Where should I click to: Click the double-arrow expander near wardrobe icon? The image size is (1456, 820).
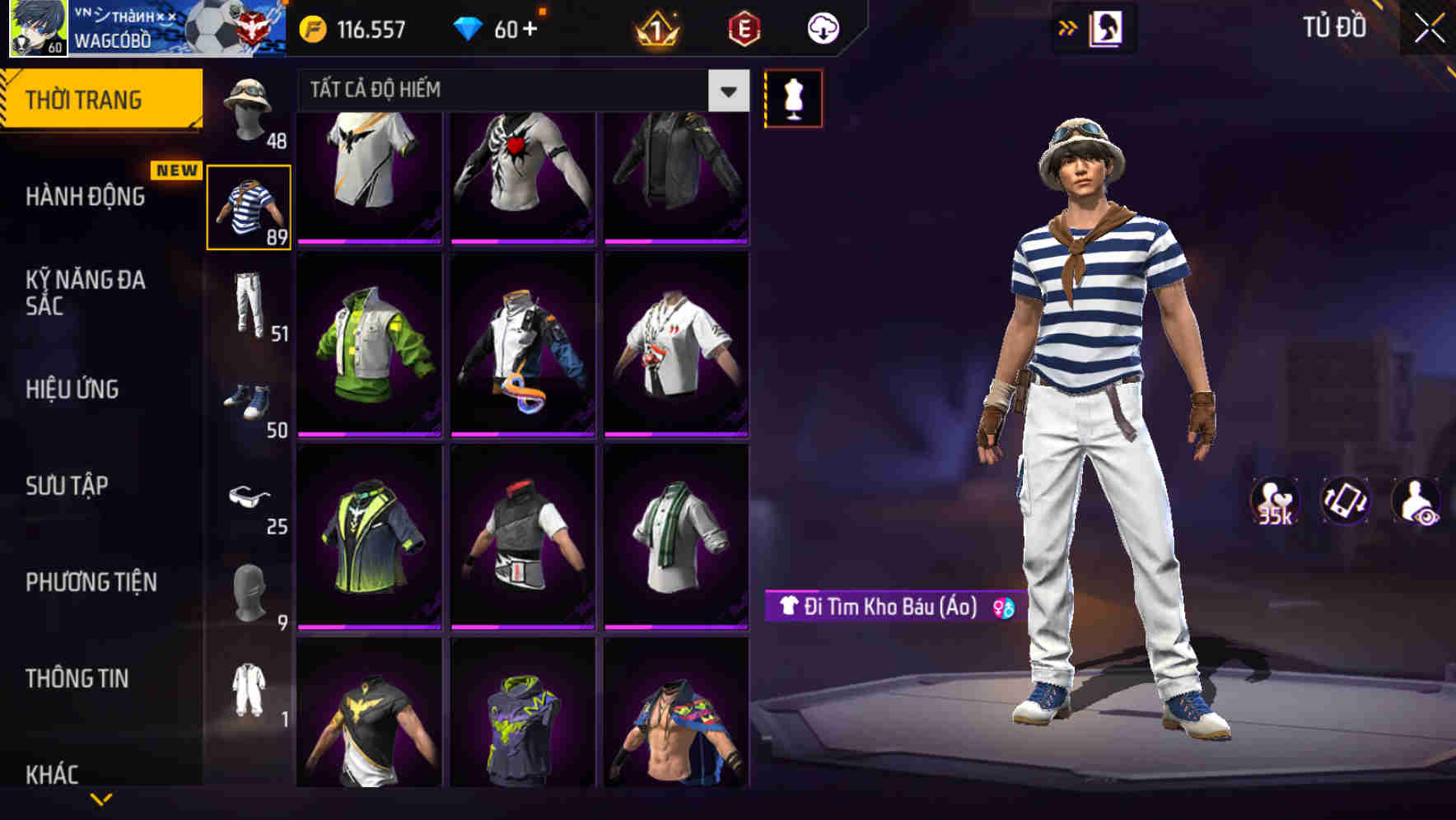coord(1068,27)
